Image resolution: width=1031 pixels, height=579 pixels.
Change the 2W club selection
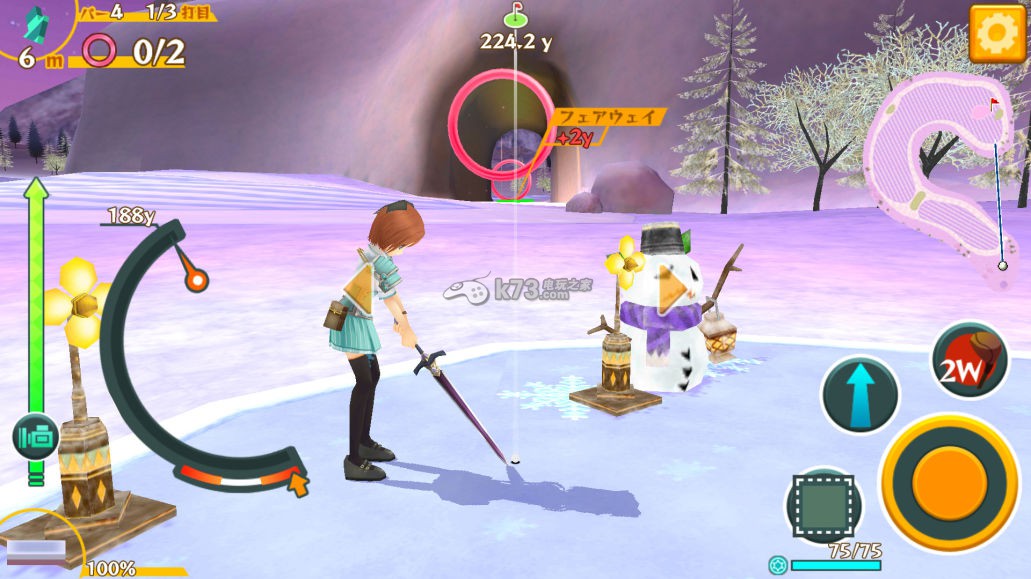[x=968, y=361]
